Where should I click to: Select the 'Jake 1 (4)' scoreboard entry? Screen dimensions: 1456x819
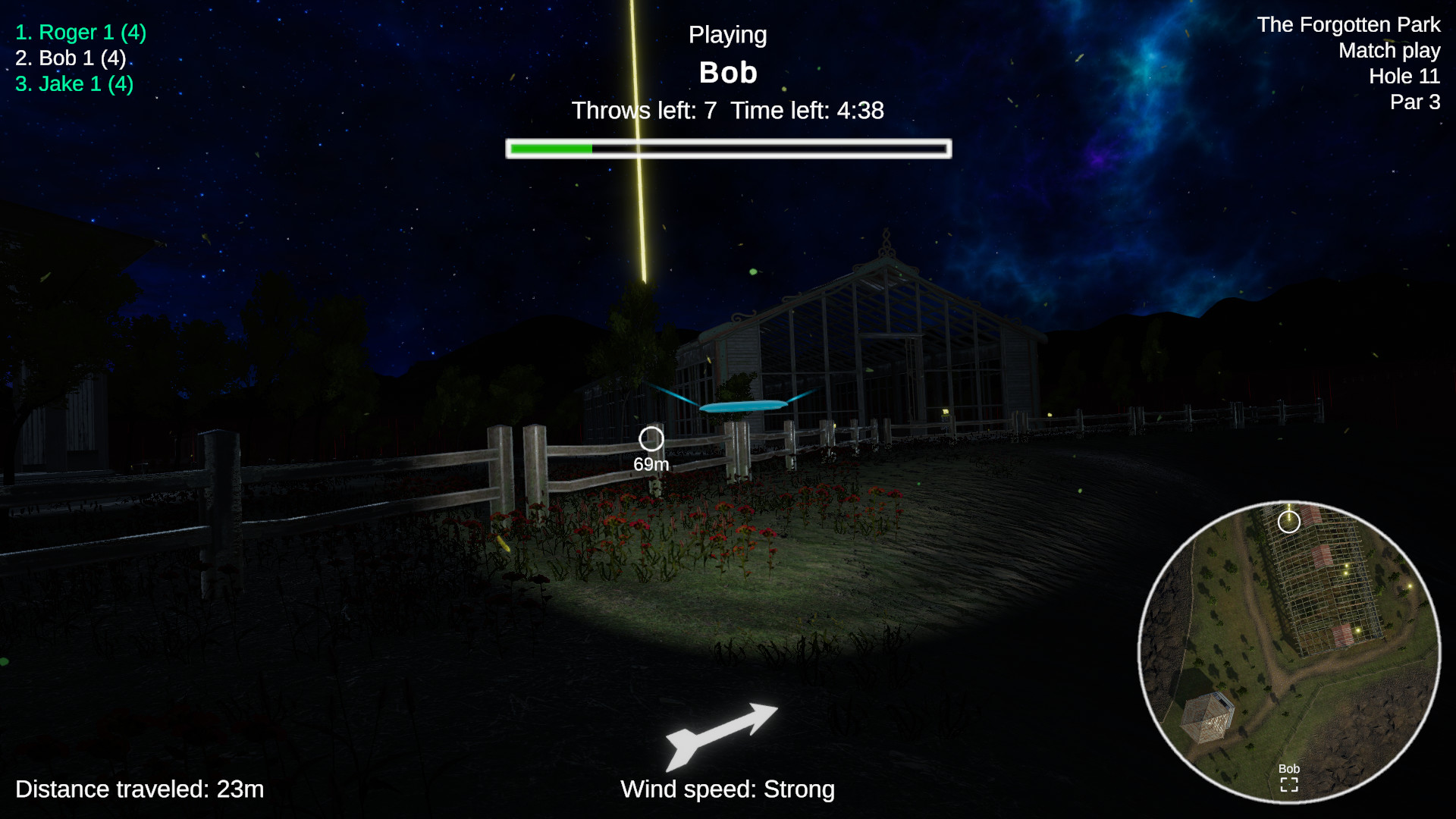73,84
